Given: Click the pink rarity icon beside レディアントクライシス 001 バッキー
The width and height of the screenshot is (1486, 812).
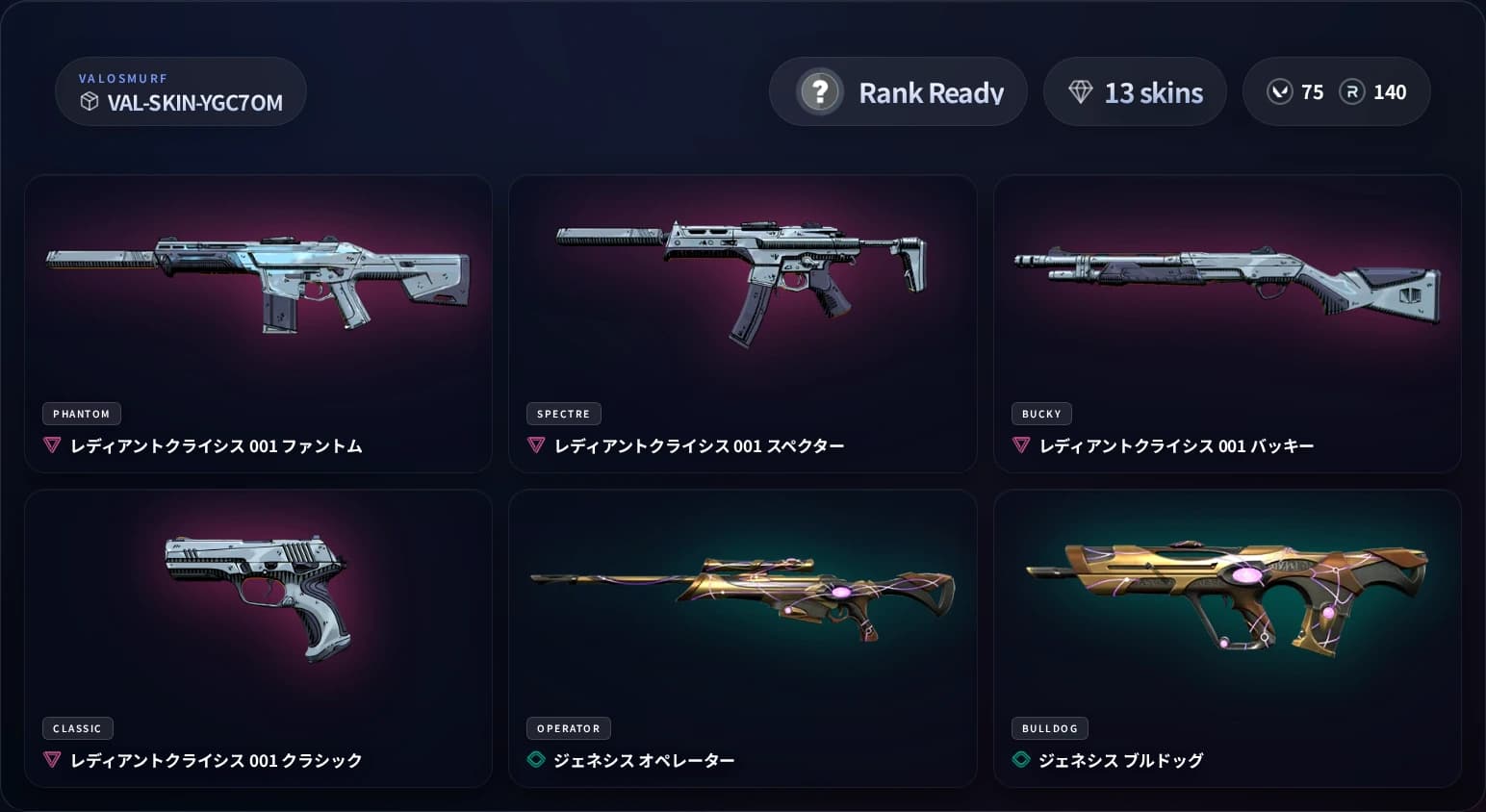Looking at the screenshot, I should (1020, 445).
